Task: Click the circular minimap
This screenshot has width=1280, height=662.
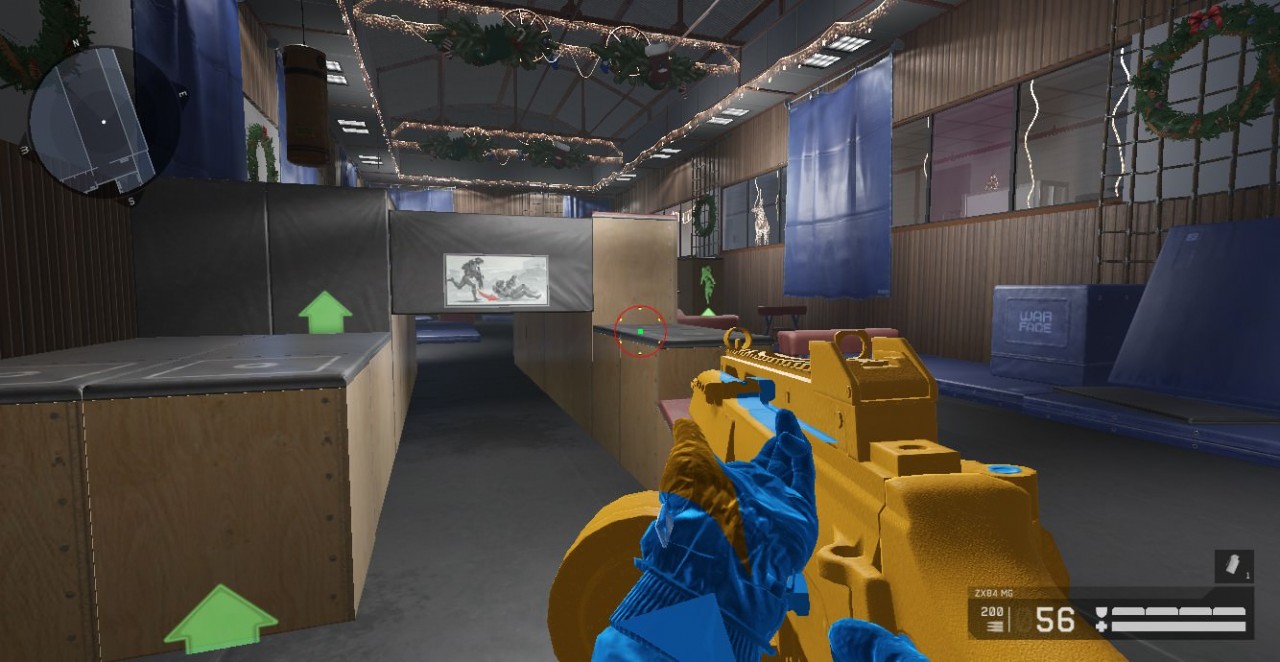Action: coord(92,120)
